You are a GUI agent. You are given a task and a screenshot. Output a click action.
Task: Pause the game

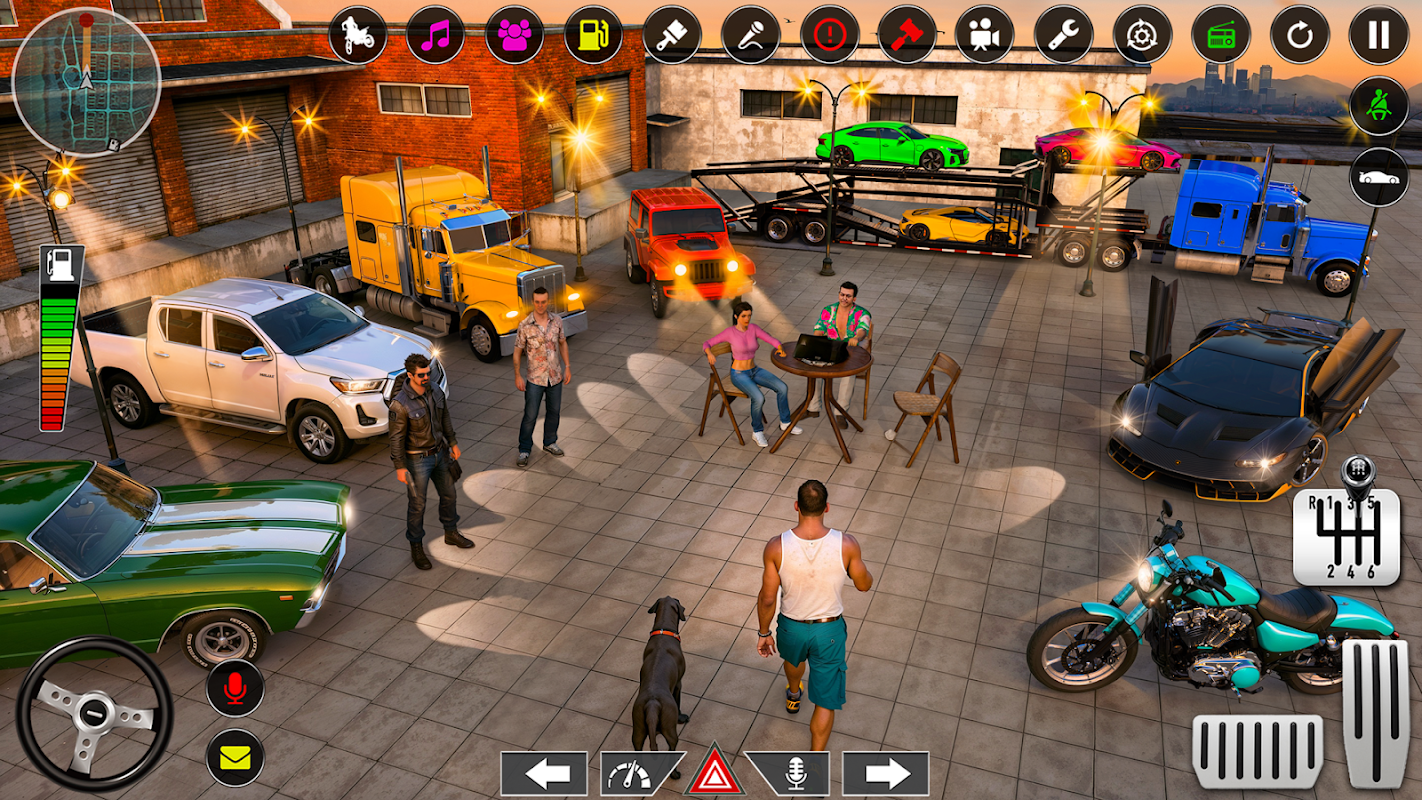[x=1378, y=35]
